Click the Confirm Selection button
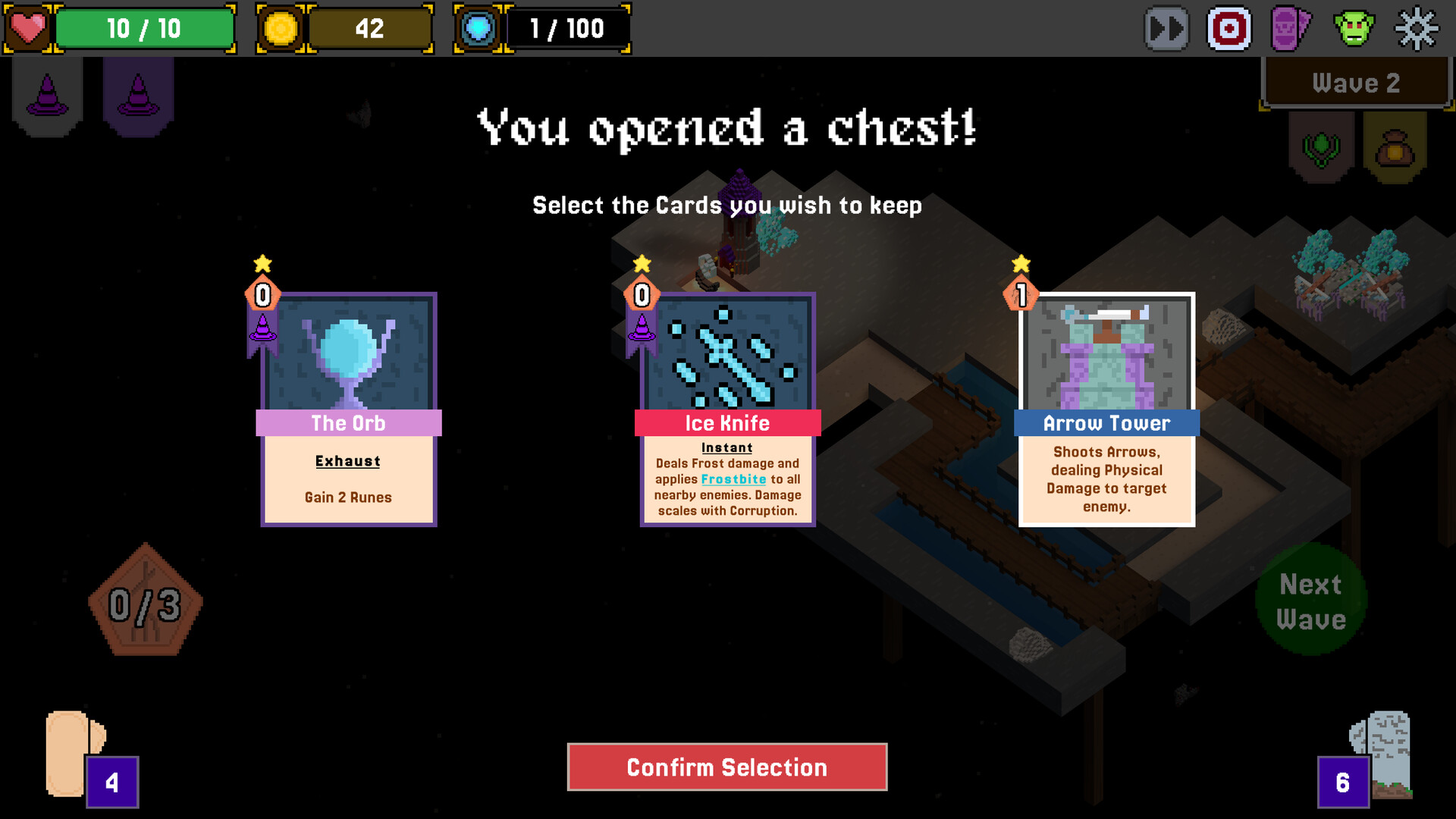The image size is (1456, 819). point(726,767)
